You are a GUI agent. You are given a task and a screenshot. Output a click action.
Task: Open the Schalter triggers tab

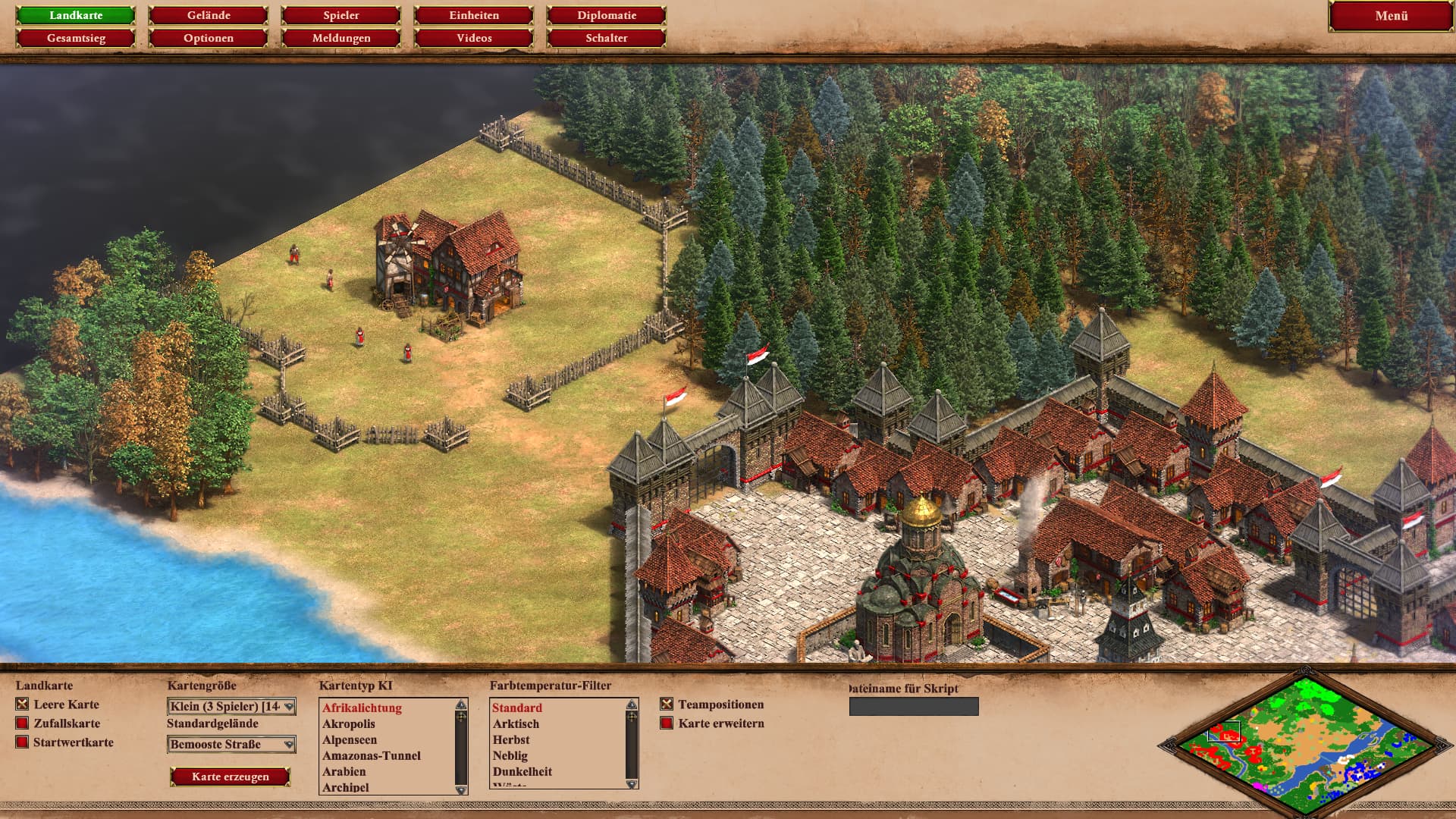click(x=607, y=38)
